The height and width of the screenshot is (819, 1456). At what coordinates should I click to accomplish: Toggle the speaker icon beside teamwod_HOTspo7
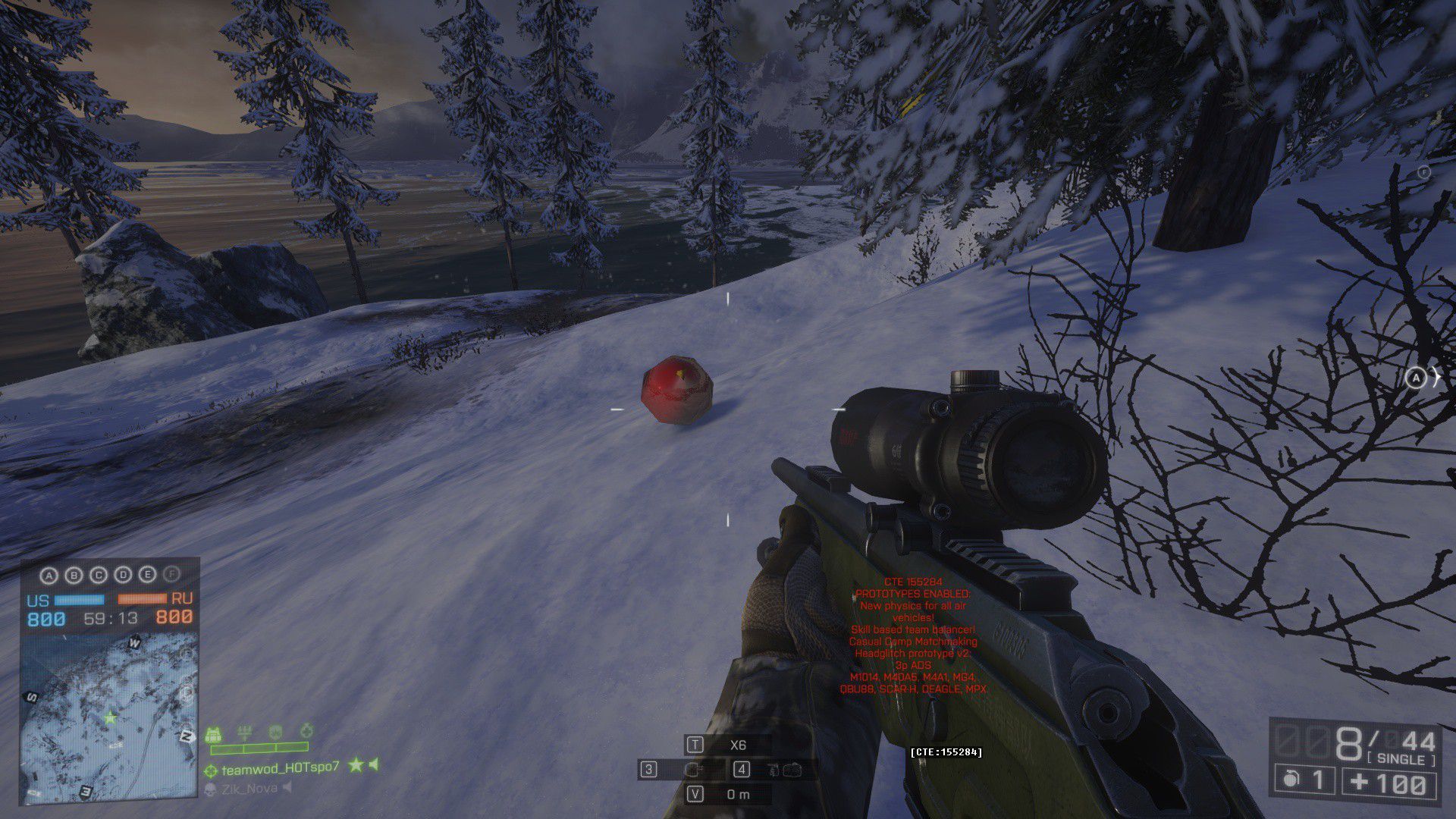click(x=374, y=765)
